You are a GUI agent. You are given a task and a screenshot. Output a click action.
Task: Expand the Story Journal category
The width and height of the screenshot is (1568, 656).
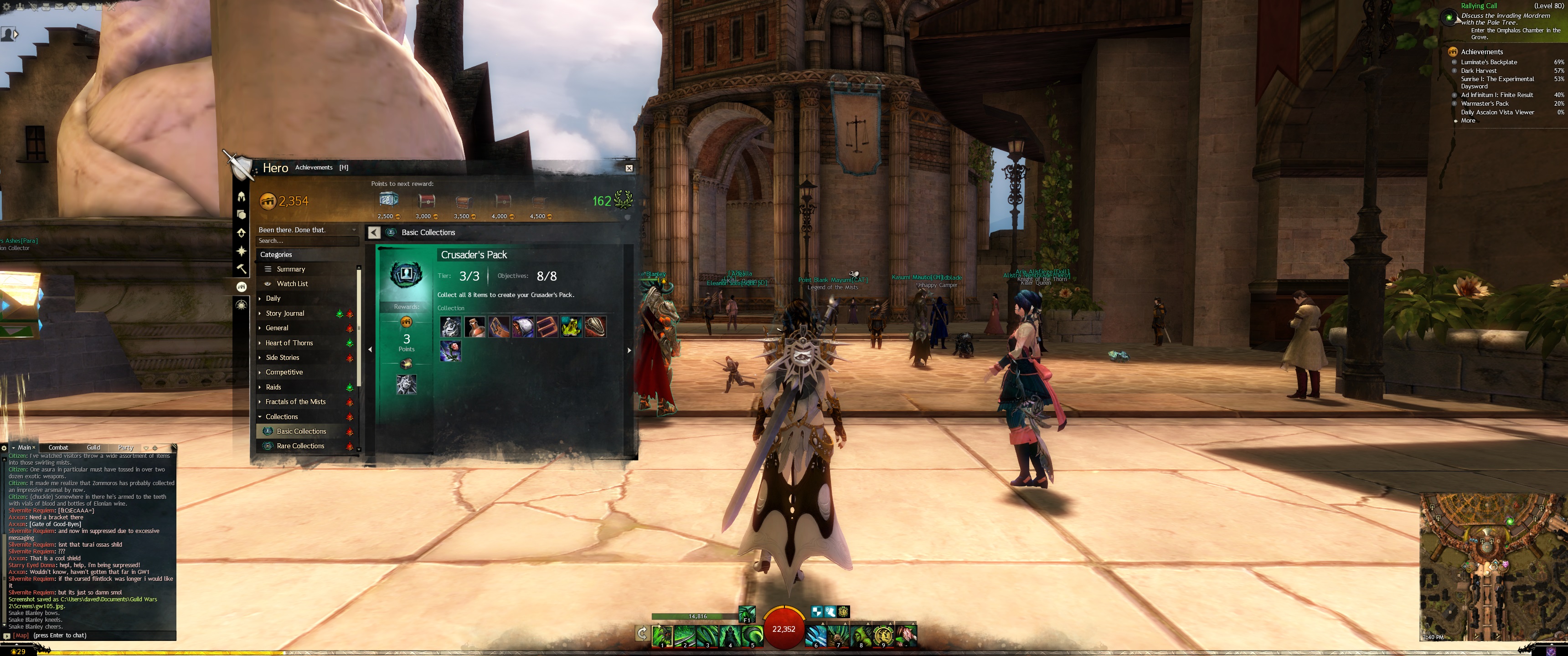pos(284,313)
